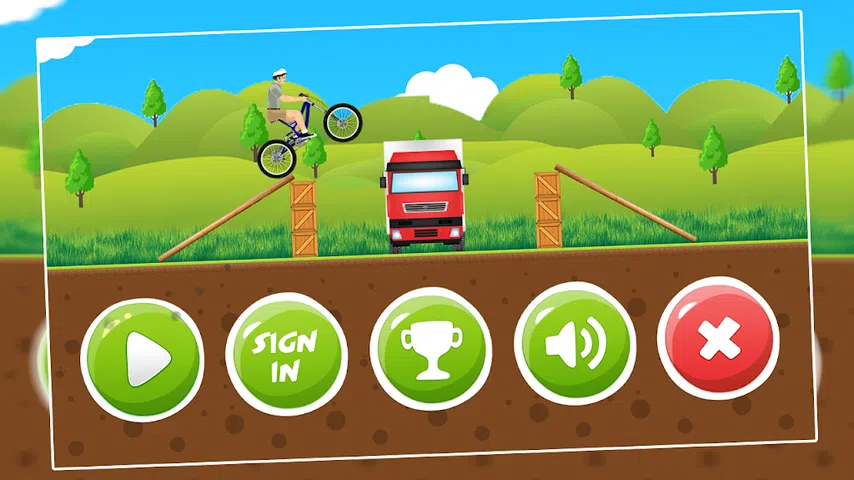Start the game with the play button
Image resolution: width=854 pixels, height=480 pixels.
point(142,358)
